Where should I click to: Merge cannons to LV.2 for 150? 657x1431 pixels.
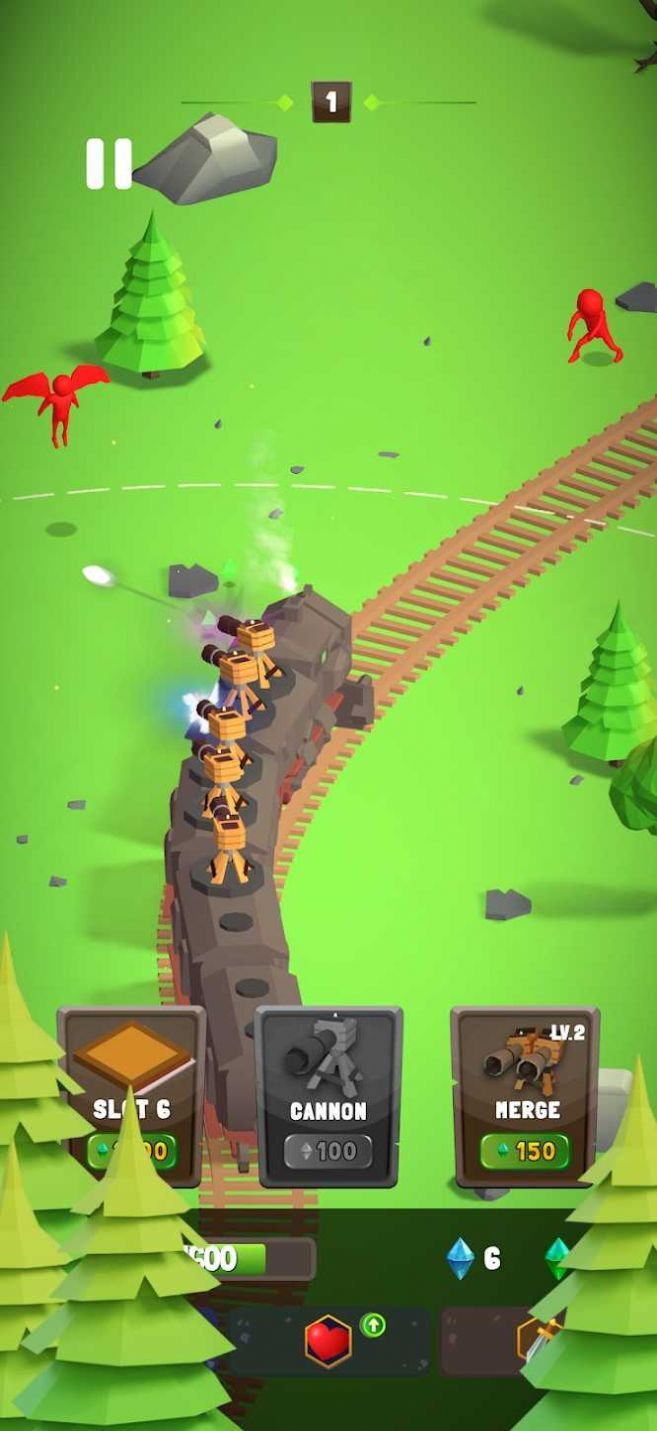tap(526, 1096)
